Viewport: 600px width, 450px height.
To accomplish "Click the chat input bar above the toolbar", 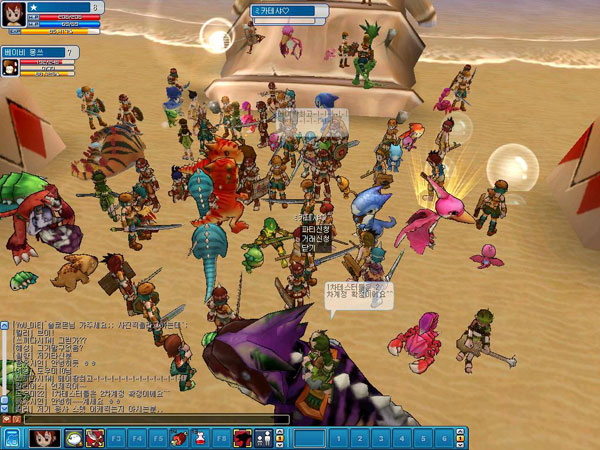I will pos(150,420).
